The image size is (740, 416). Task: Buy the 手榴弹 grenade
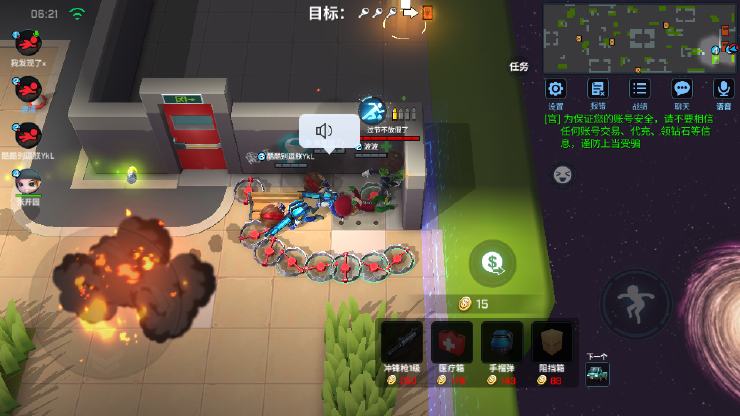tap(502, 348)
